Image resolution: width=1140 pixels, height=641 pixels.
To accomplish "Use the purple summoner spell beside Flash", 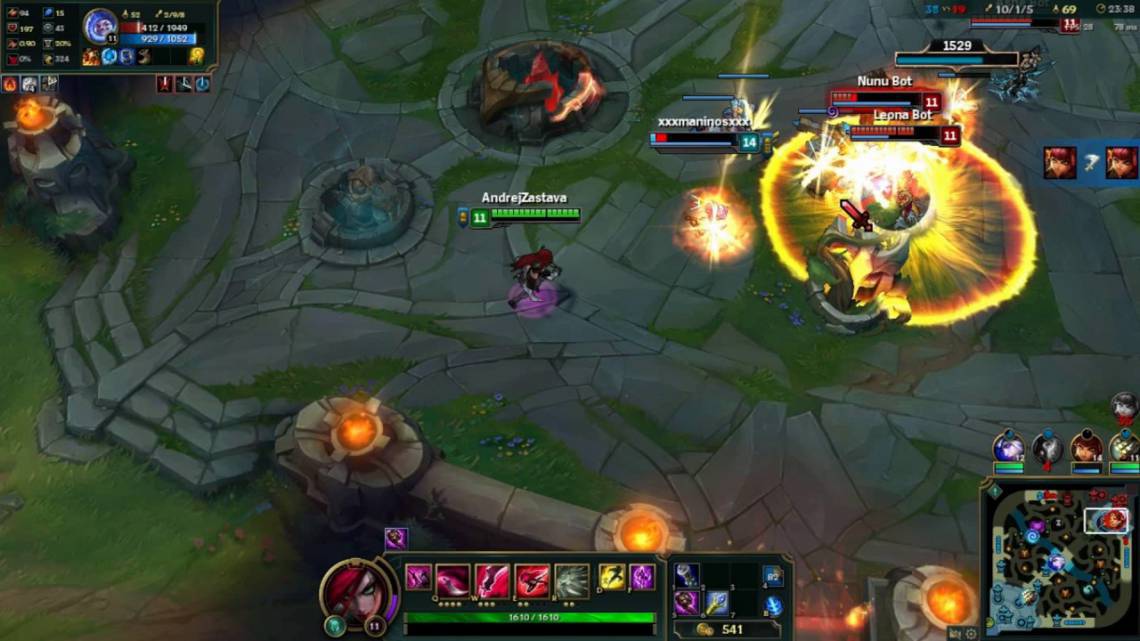I will coord(641,578).
